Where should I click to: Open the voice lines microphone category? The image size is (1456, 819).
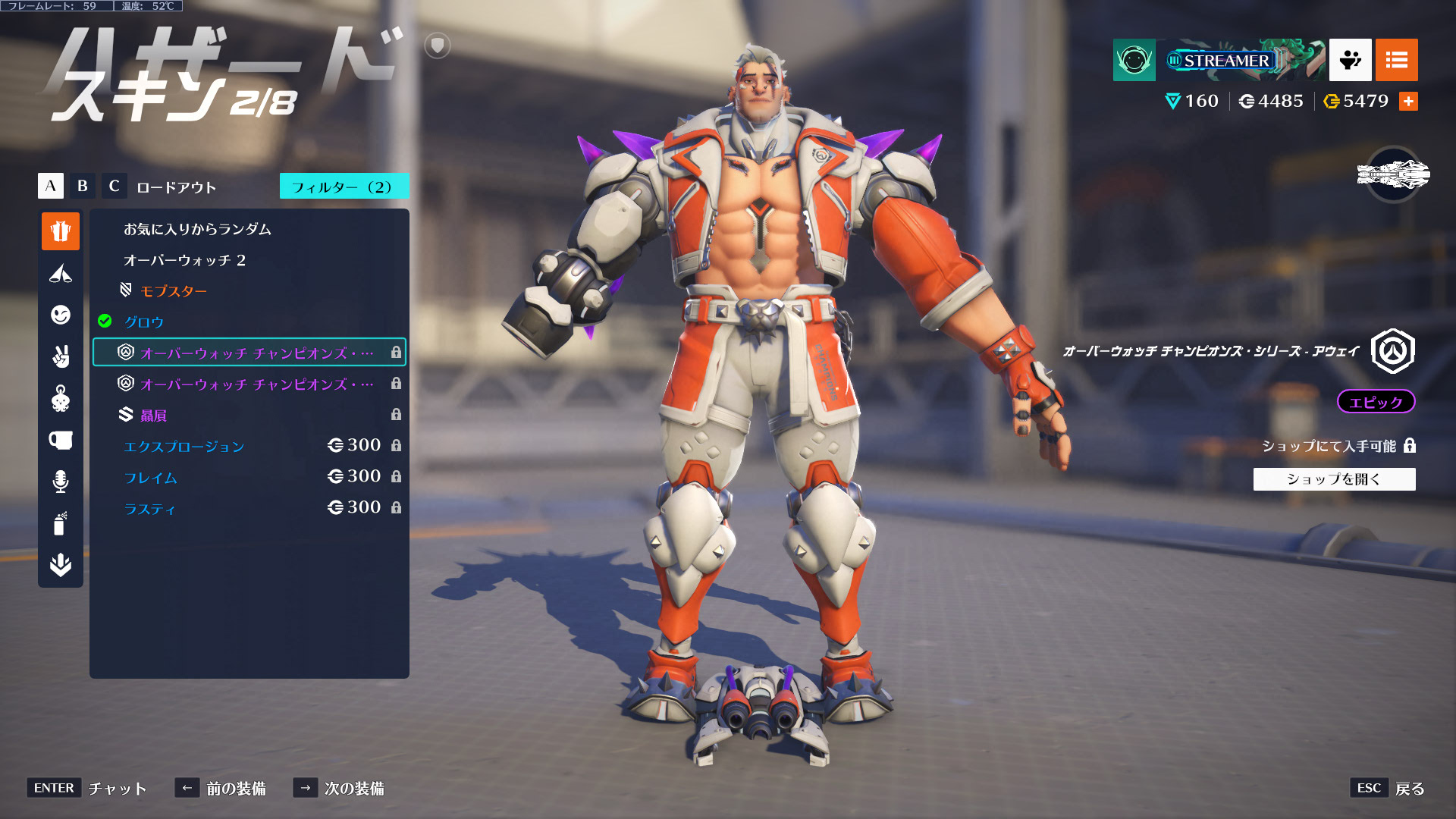(x=61, y=482)
